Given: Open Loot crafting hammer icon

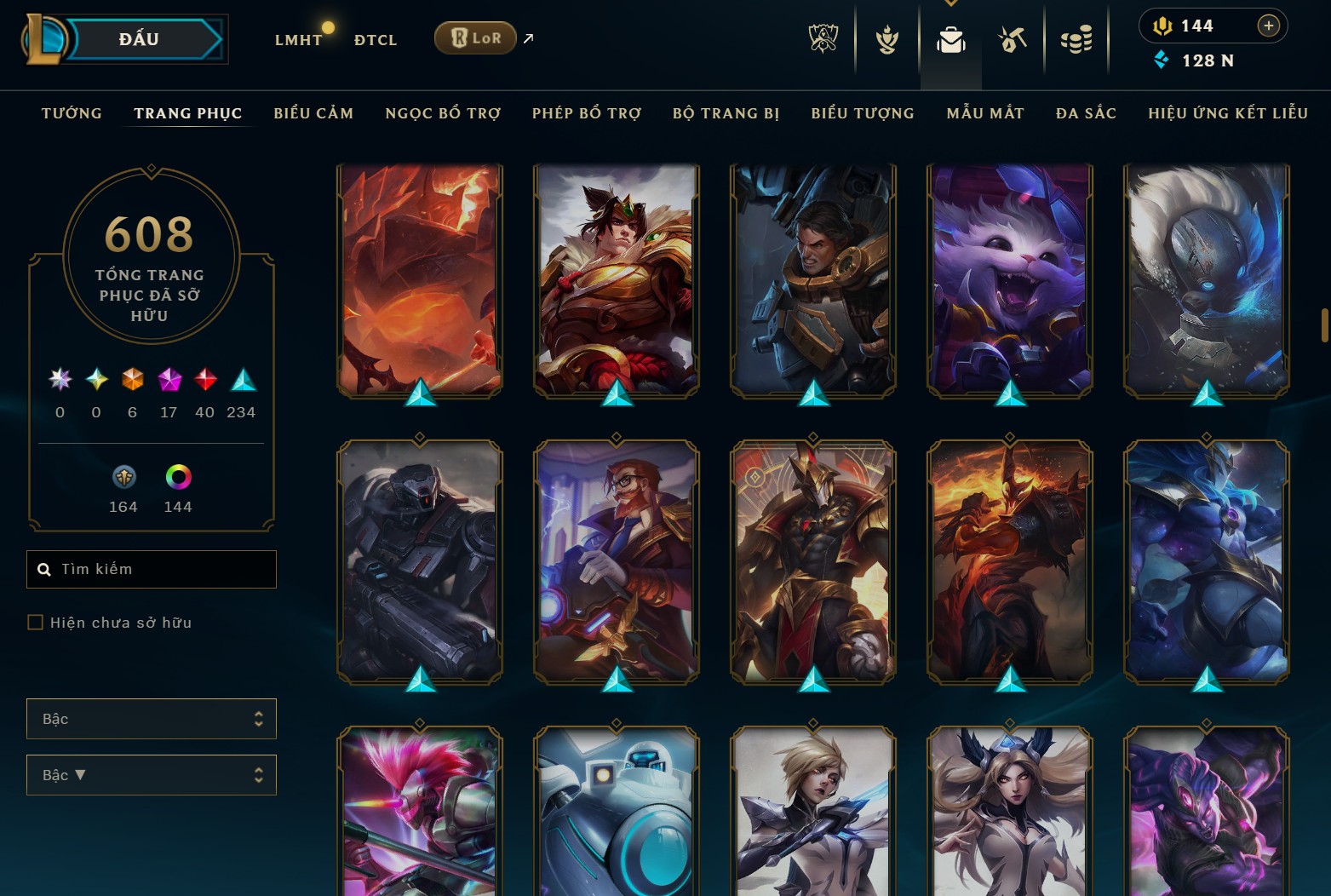Looking at the screenshot, I should click(1013, 38).
